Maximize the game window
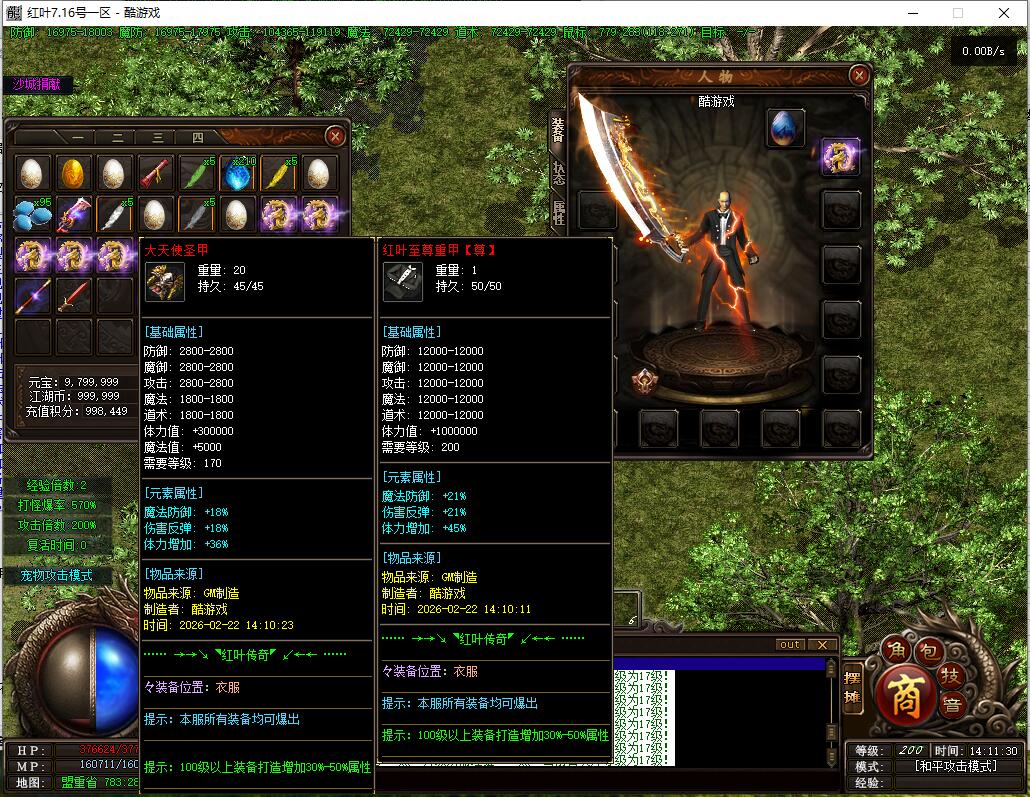 click(x=957, y=13)
